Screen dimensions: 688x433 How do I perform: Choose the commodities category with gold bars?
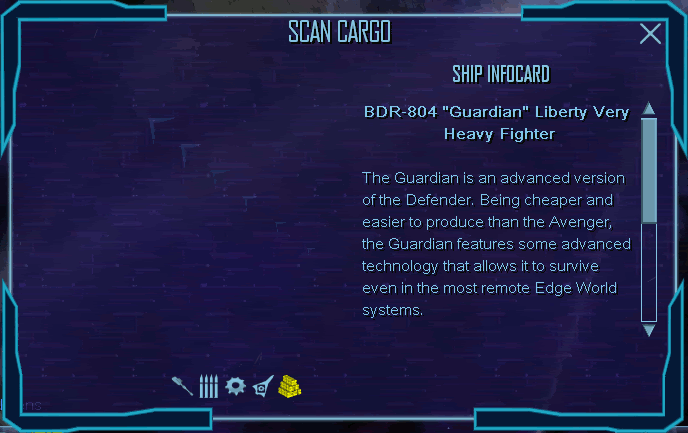[290, 386]
